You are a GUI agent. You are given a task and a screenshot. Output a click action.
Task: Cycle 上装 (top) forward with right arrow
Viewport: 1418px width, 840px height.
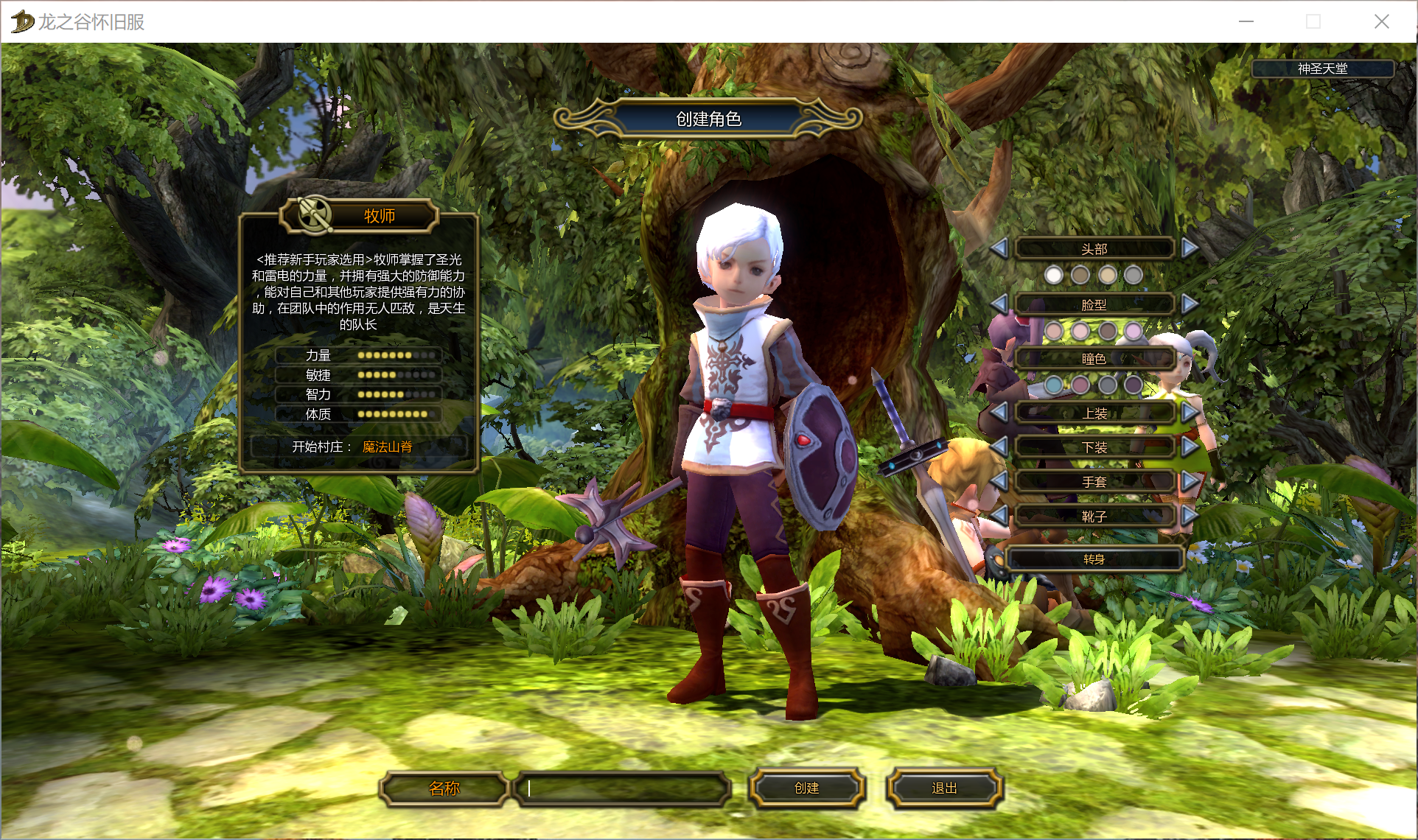(1189, 413)
